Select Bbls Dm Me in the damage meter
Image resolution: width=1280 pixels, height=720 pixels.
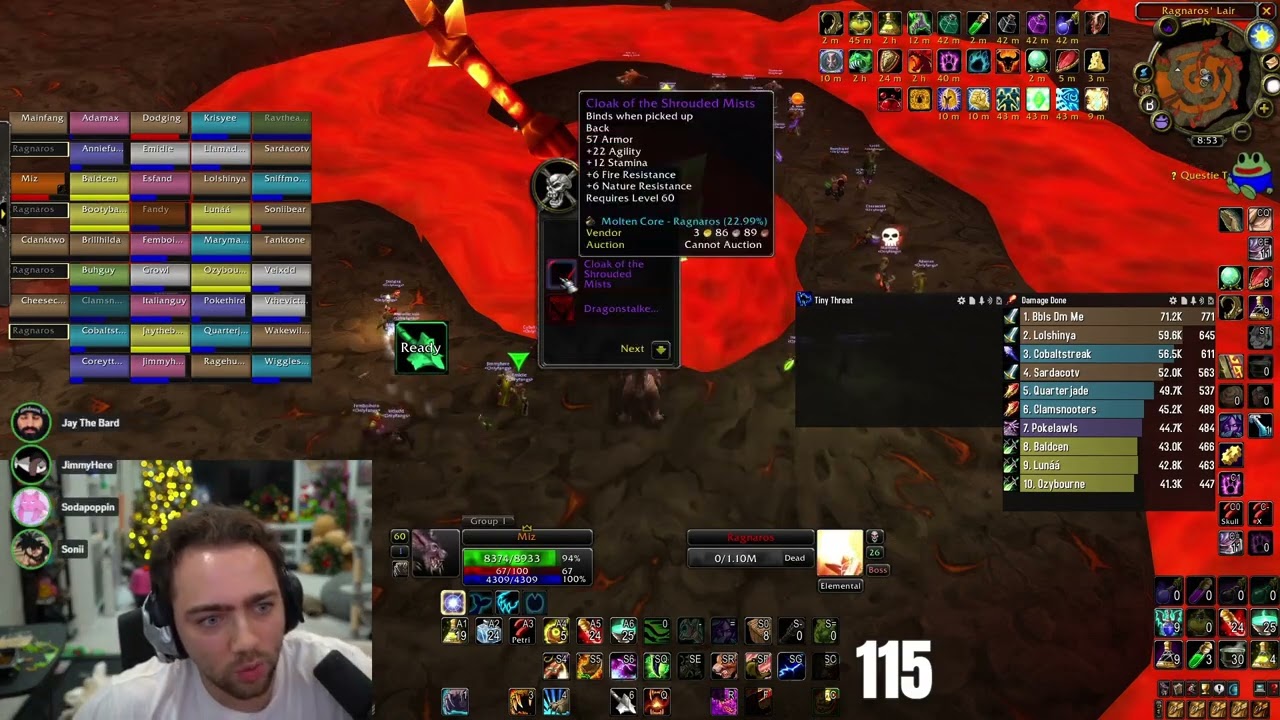(x=1060, y=316)
